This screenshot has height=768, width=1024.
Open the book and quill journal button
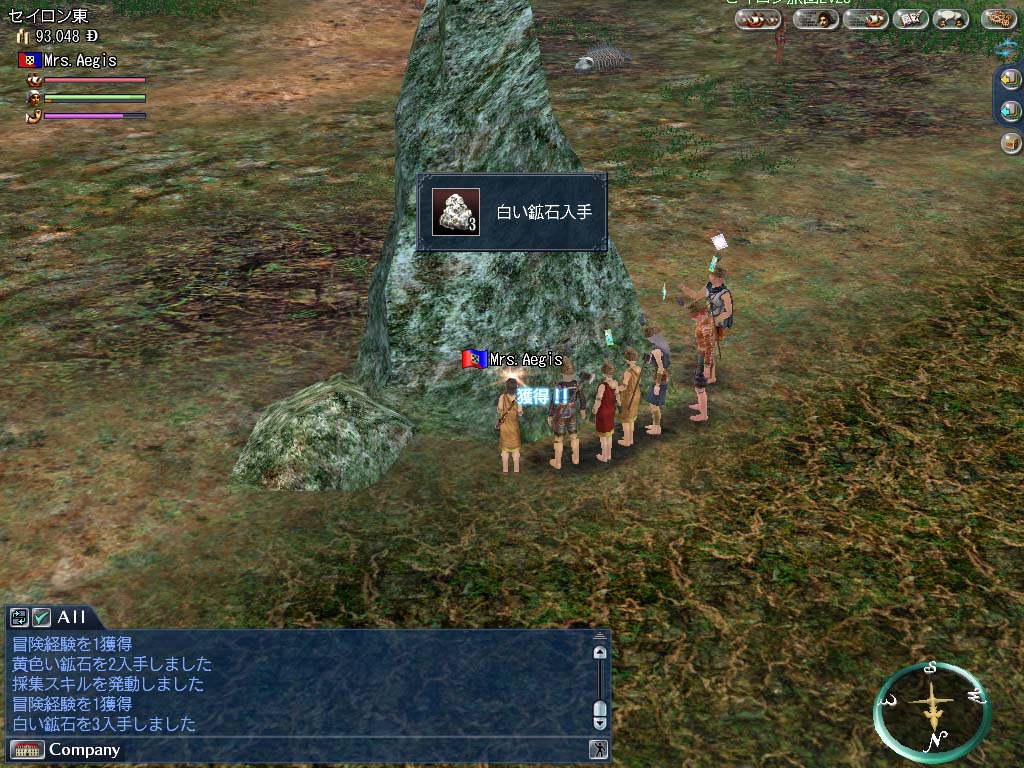[911, 19]
